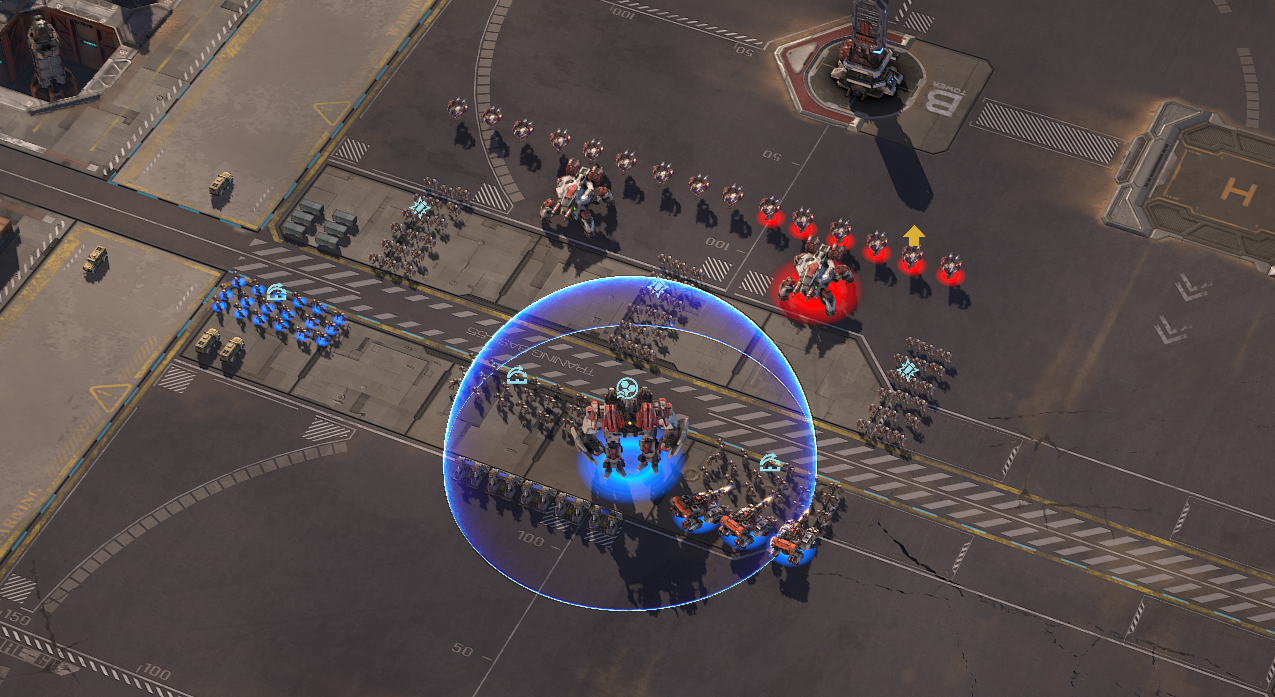Screen dimensions: 1275x697
Task: Click the helmet icon above the blue-glowing squad
Action: [x=277, y=292]
